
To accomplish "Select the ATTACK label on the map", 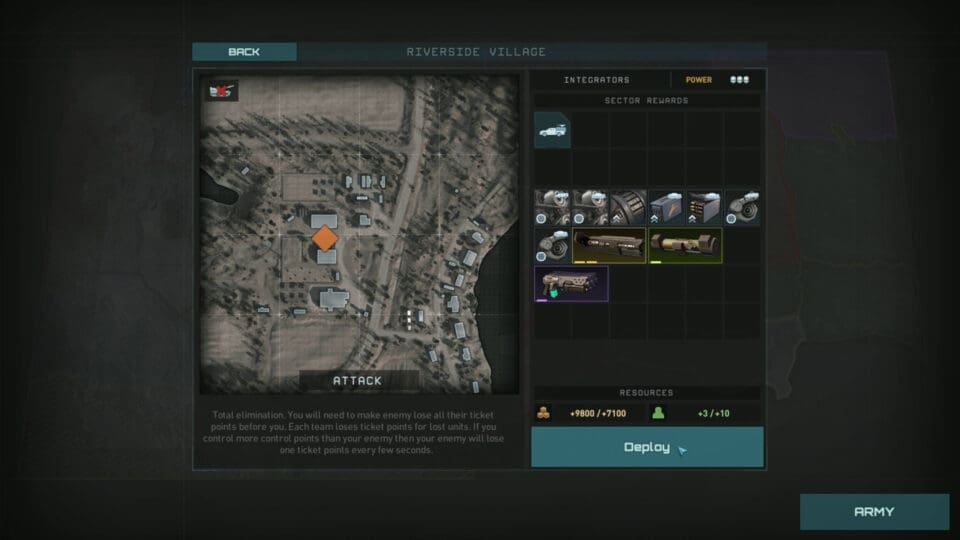I will point(359,381).
